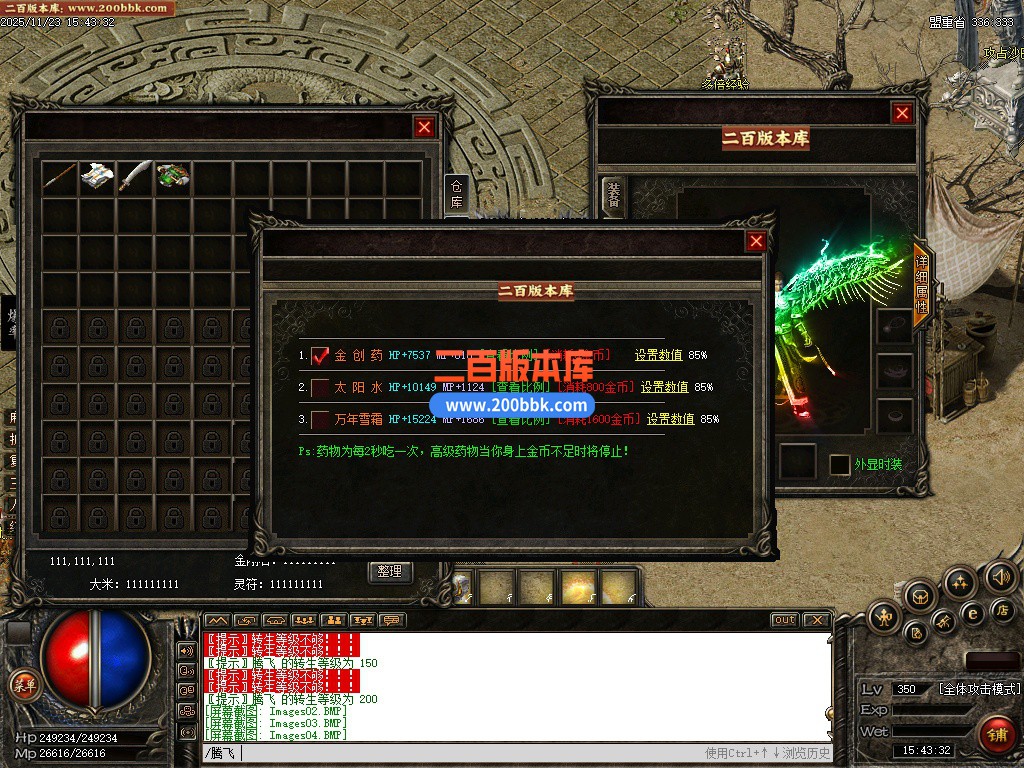Close the potion settings dialog
The height and width of the screenshot is (768, 1024).
coord(756,241)
